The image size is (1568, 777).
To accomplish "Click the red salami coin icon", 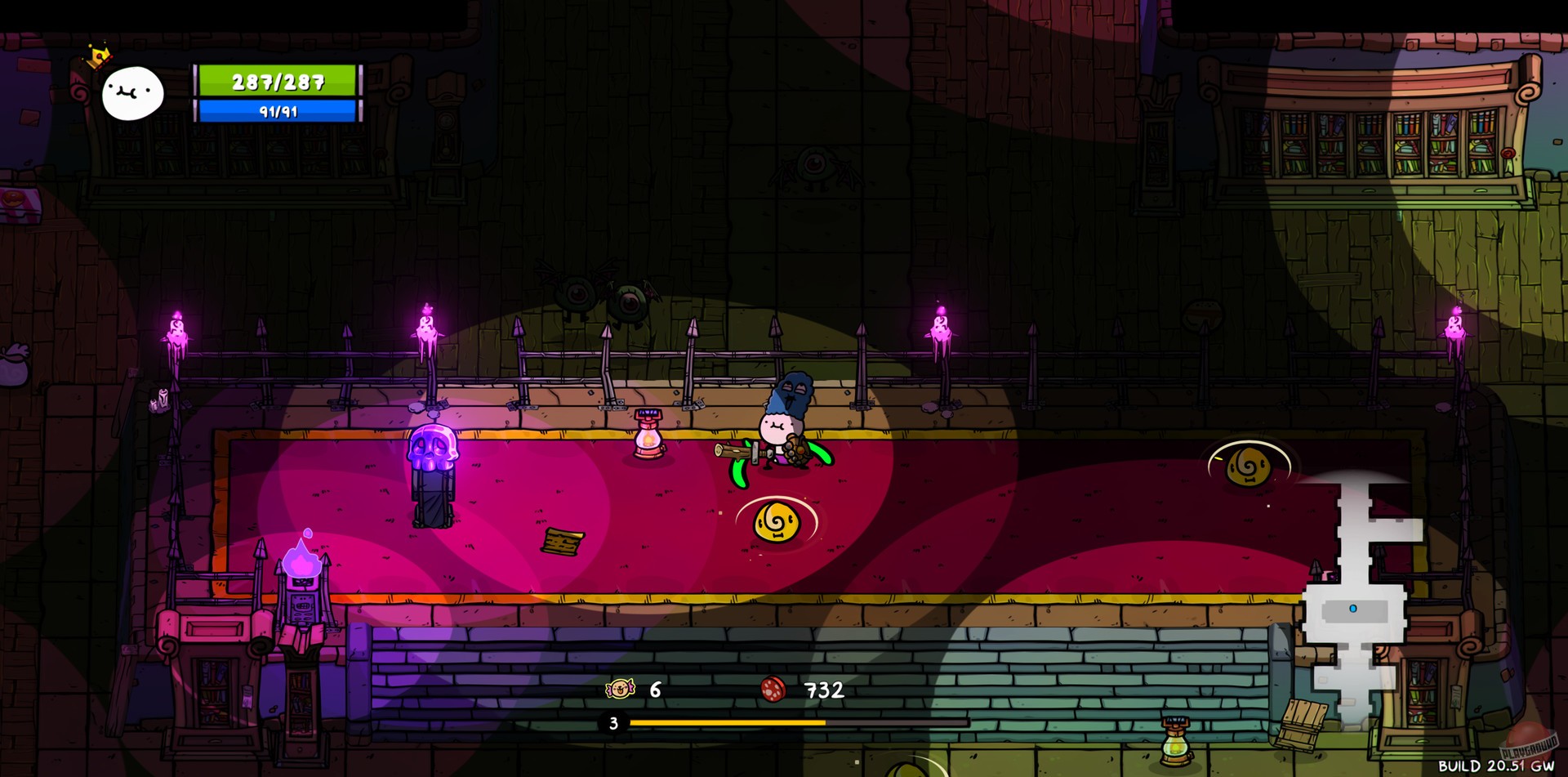I will 774,689.
